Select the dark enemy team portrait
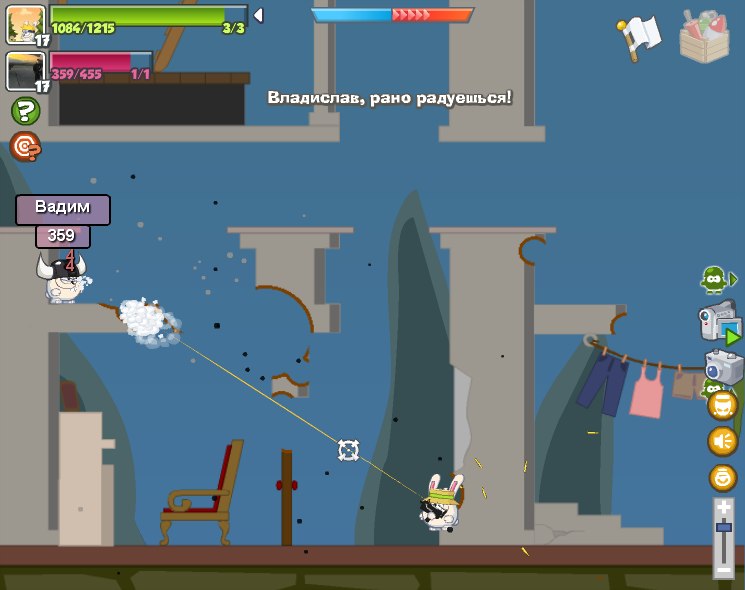 coord(24,71)
